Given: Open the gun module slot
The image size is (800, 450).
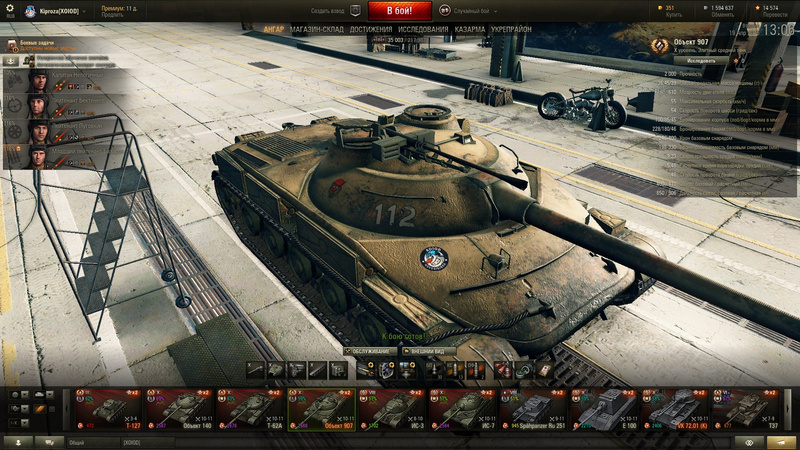Looking at the screenshot, I should tap(255, 369).
